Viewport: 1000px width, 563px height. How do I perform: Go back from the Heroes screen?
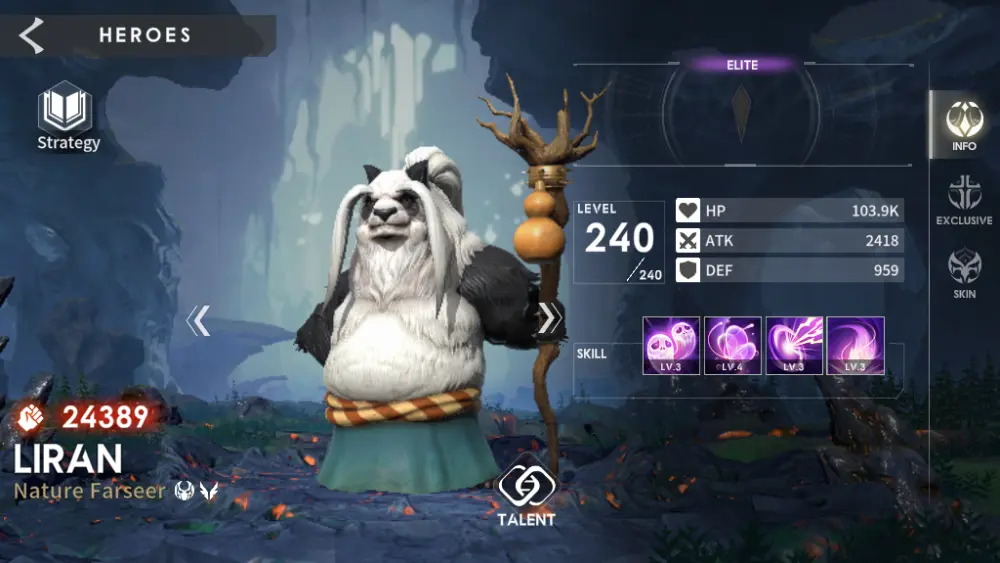32,36
